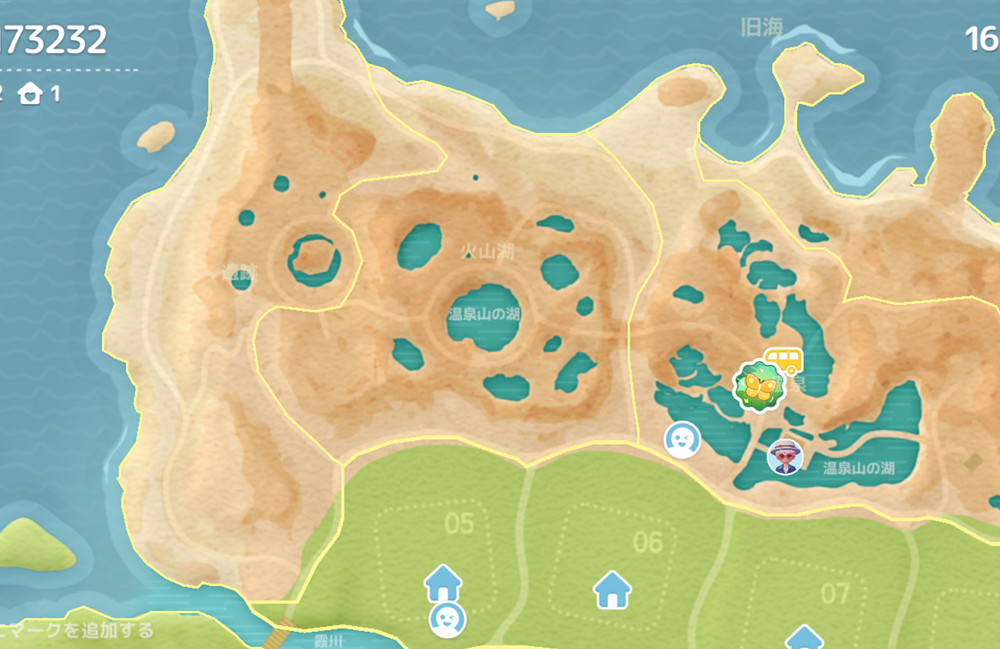Image resolution: width=1000 pixels, height=649 pixels.
Task: Click the smiling face marker below plot 05's house
Action: coord(446,619)
